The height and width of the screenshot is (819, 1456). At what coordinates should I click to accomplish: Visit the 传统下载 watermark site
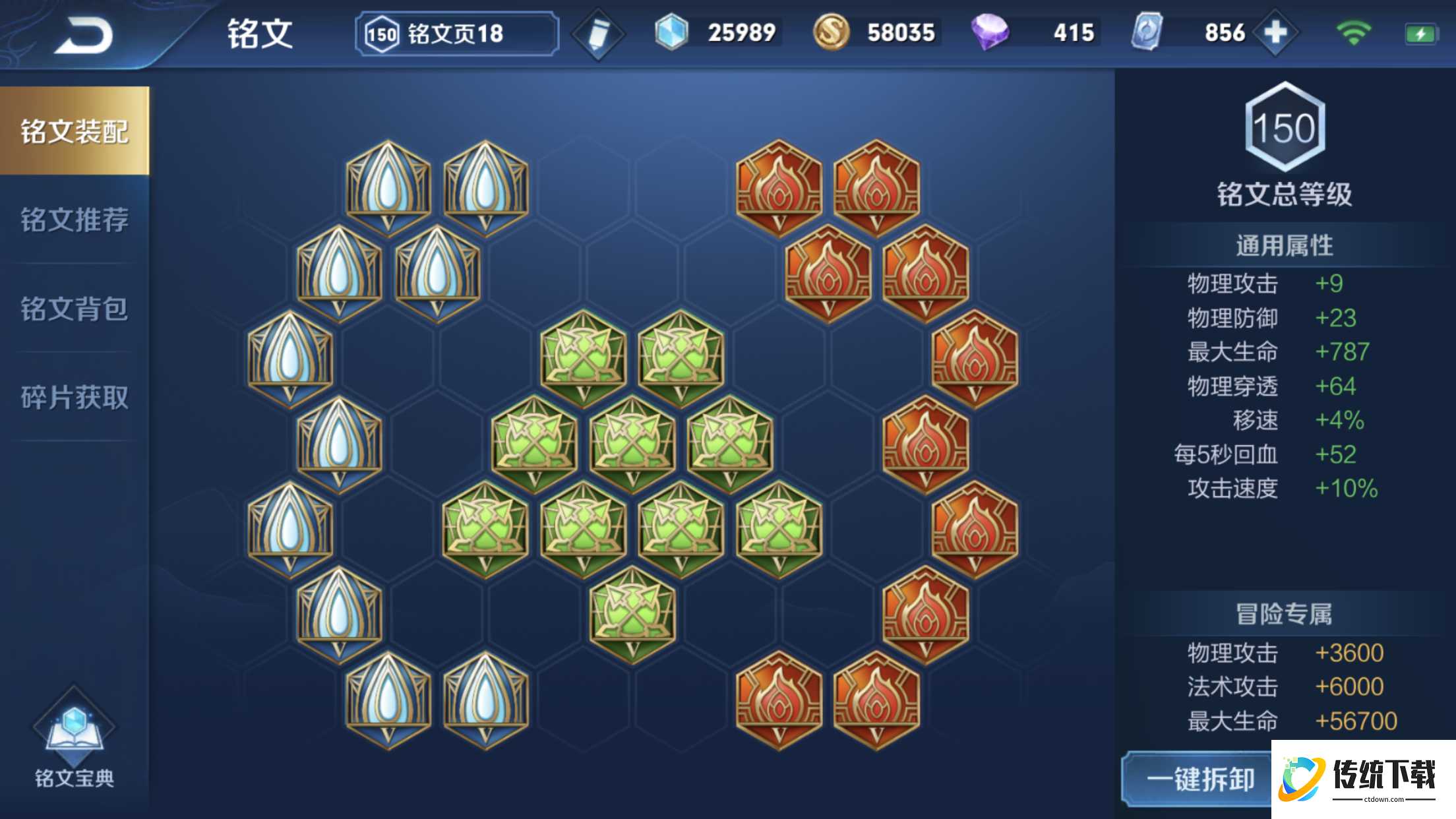tap(1362, 779)
